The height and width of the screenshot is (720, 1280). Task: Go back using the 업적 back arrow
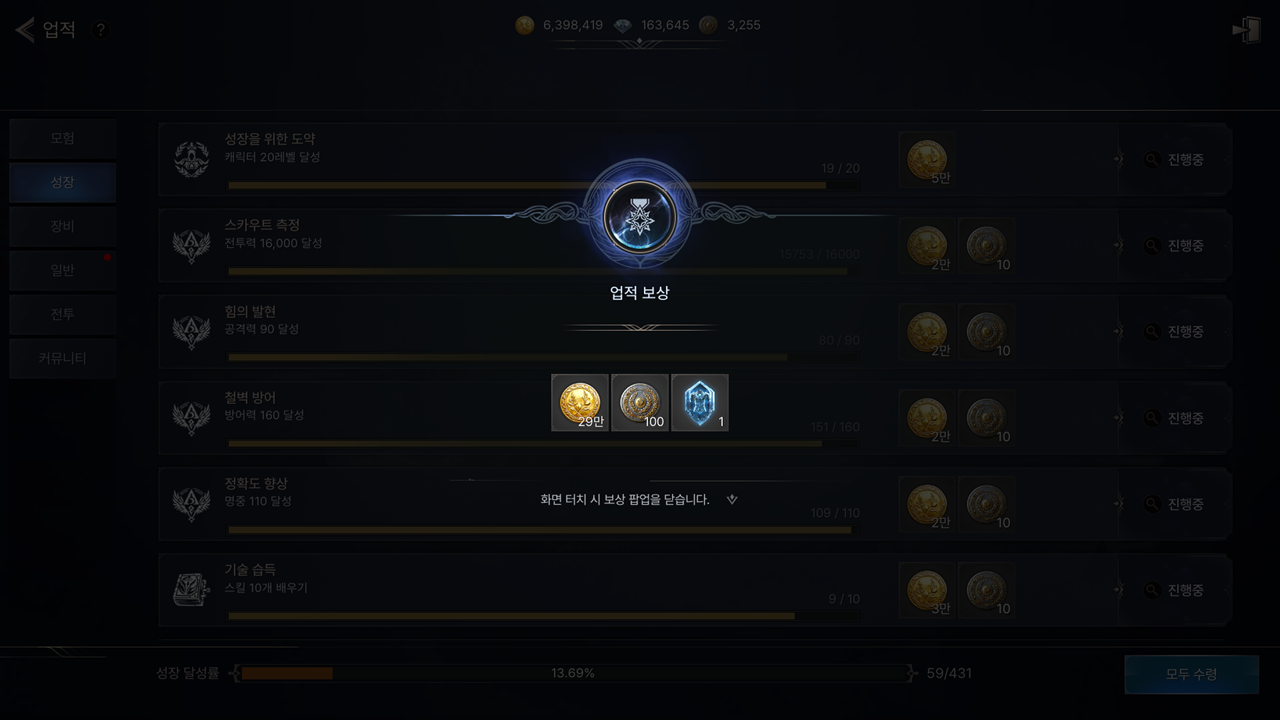(x=25, y=30)
